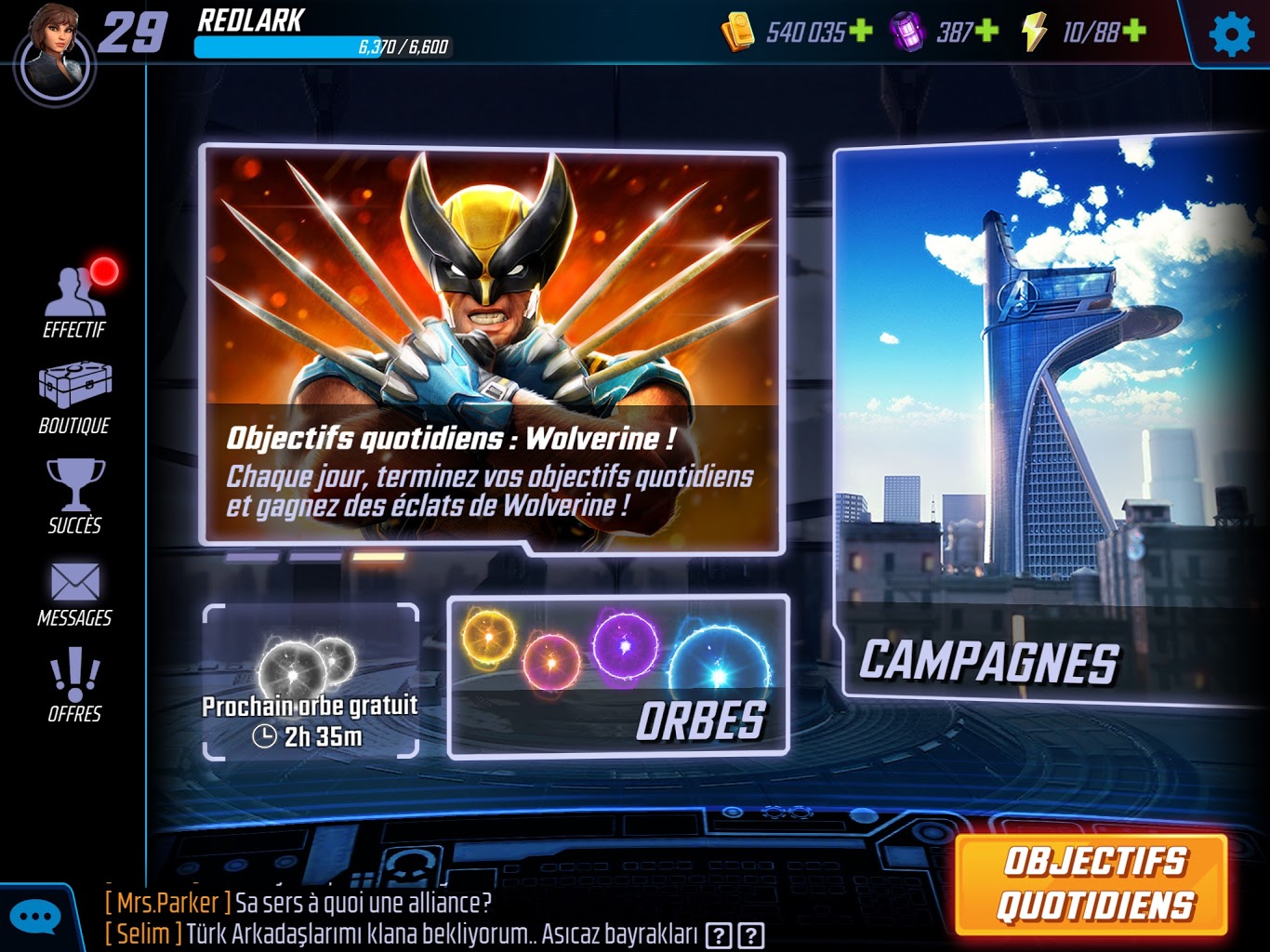The width and height of the screenshot is (1270, 952).
Task: Open the Orbes store panel
Action: coord(618,676)
